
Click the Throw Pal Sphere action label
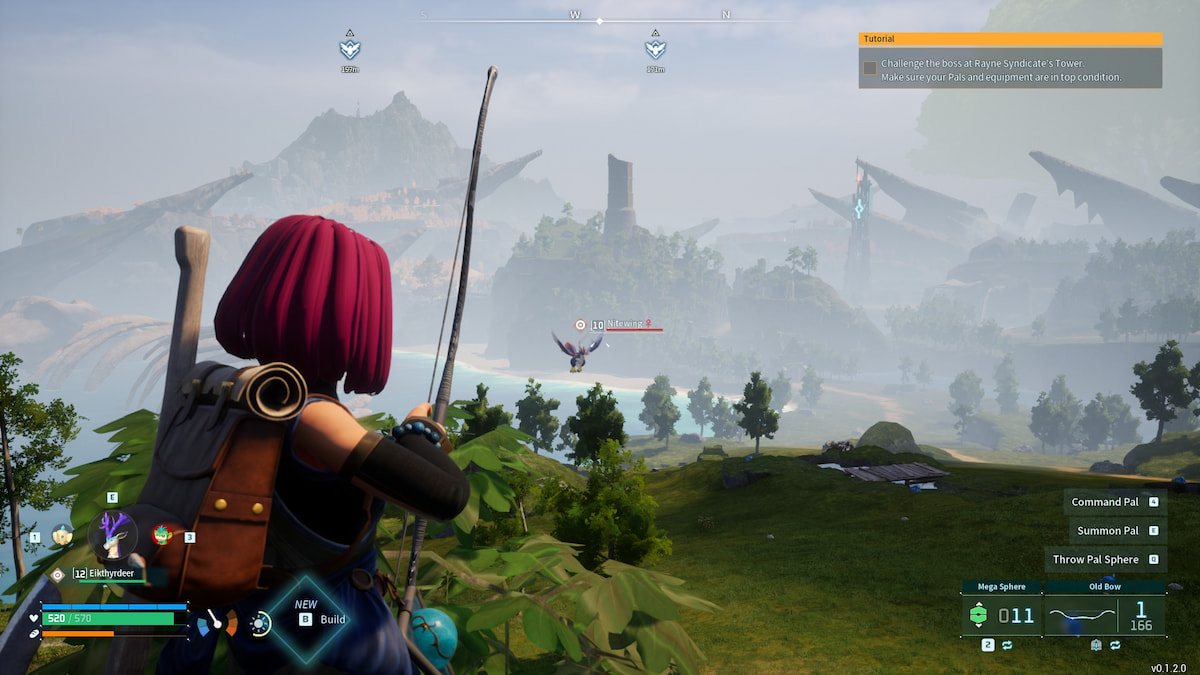pyautogui.click(x=1095, y=560)
